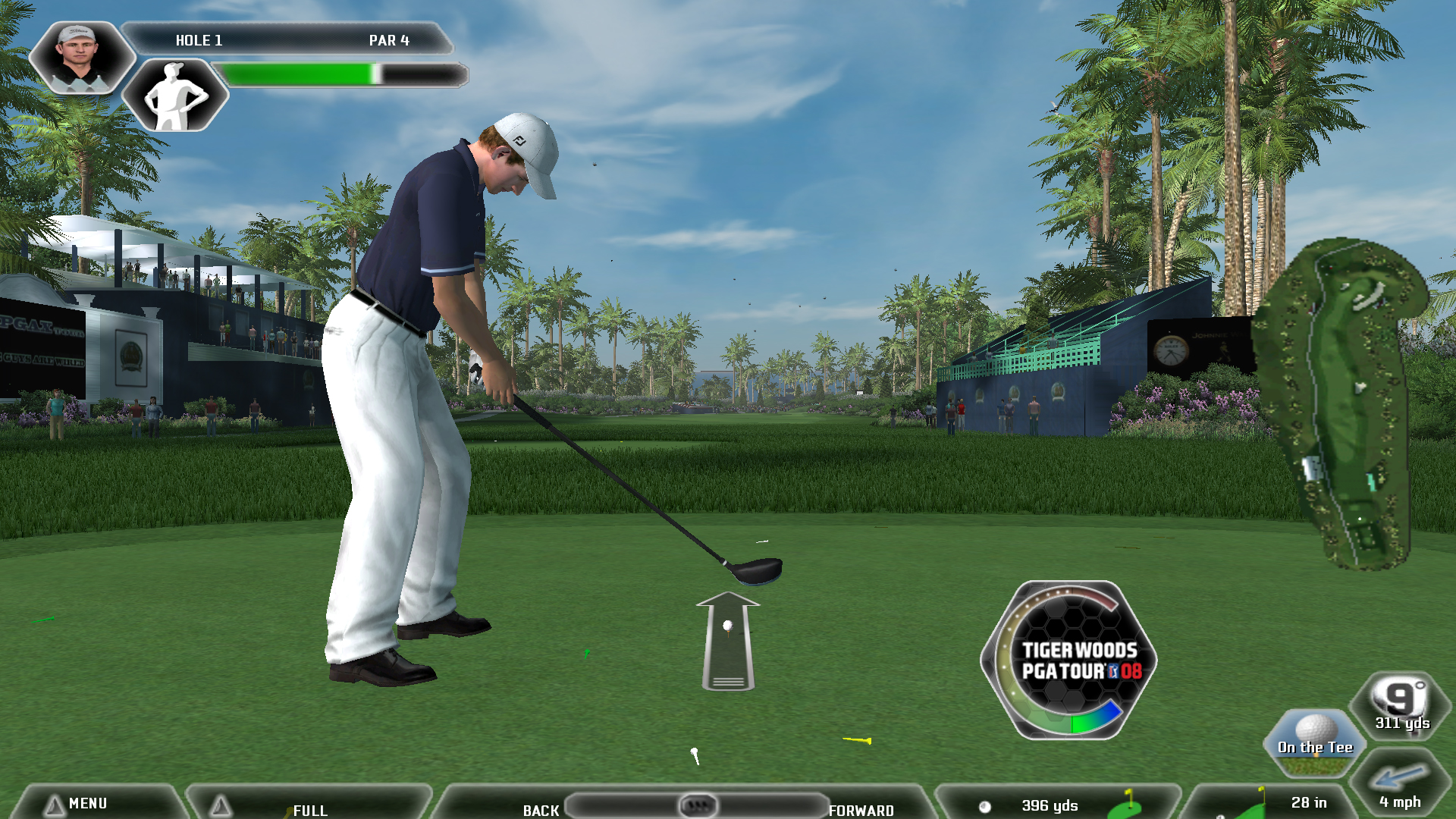Click the 9° driver club selector

pos(1401,705)
